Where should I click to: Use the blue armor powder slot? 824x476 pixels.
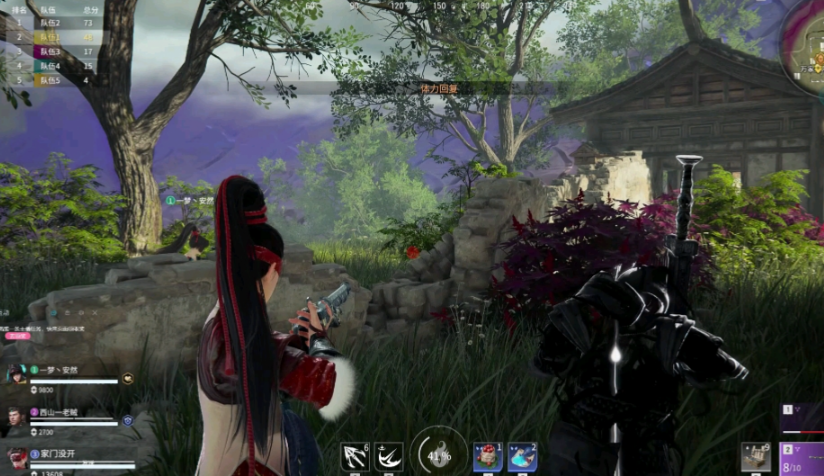click(522, 457)
